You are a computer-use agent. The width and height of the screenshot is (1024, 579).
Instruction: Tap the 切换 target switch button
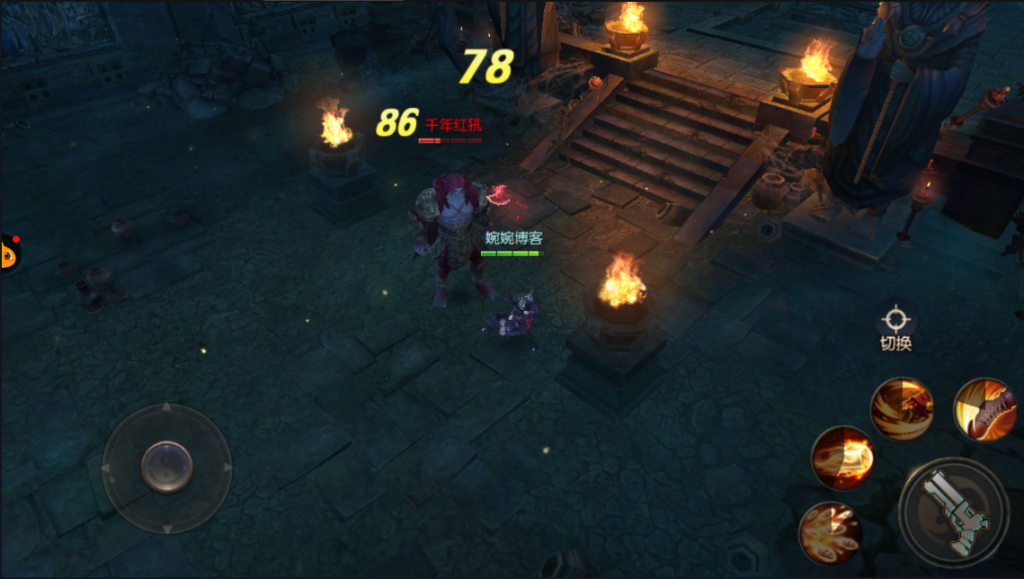coord(896,327)
